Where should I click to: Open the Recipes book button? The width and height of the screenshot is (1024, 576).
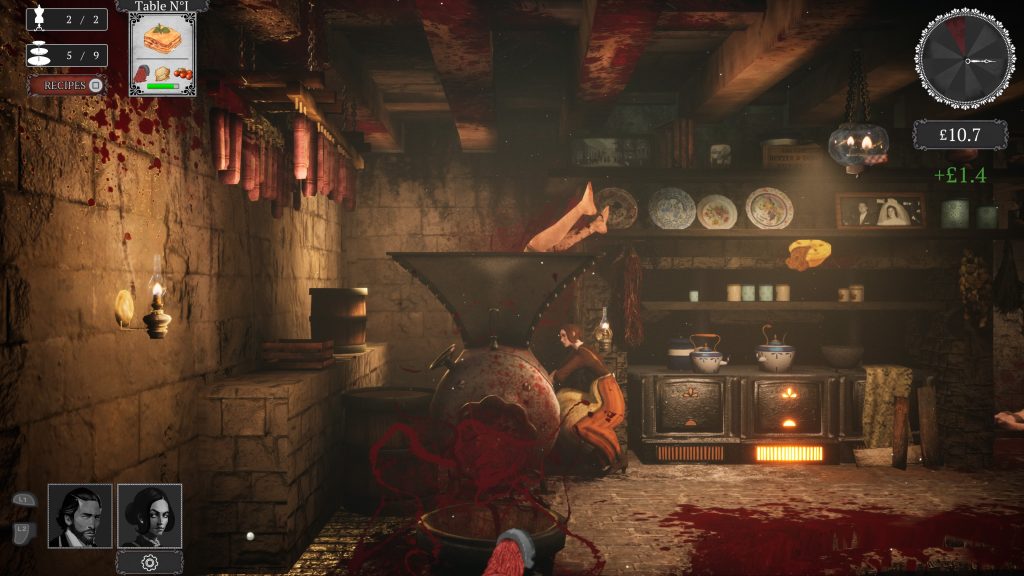[67, 85]
